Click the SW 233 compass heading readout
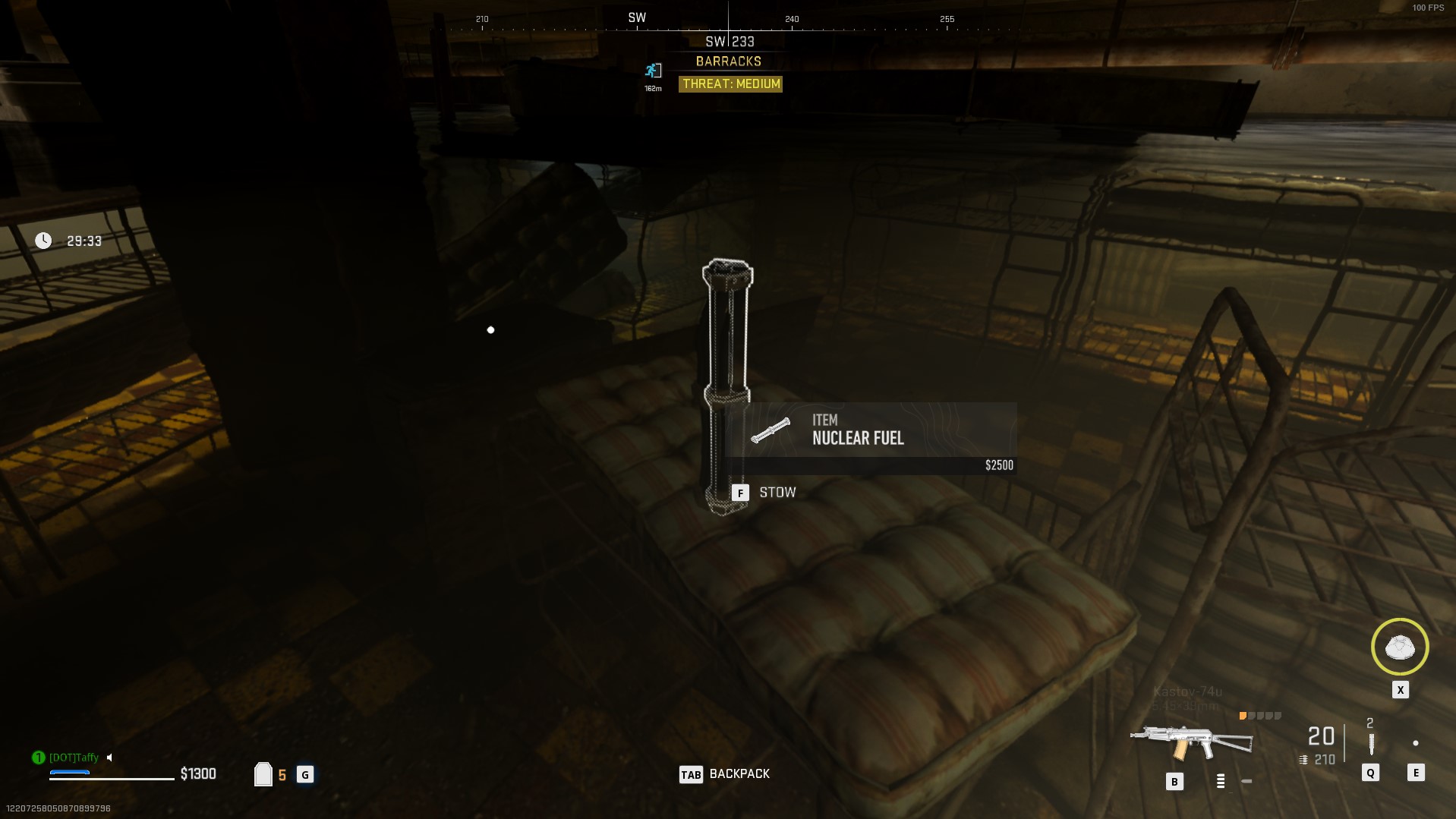 tap(730, 42)
